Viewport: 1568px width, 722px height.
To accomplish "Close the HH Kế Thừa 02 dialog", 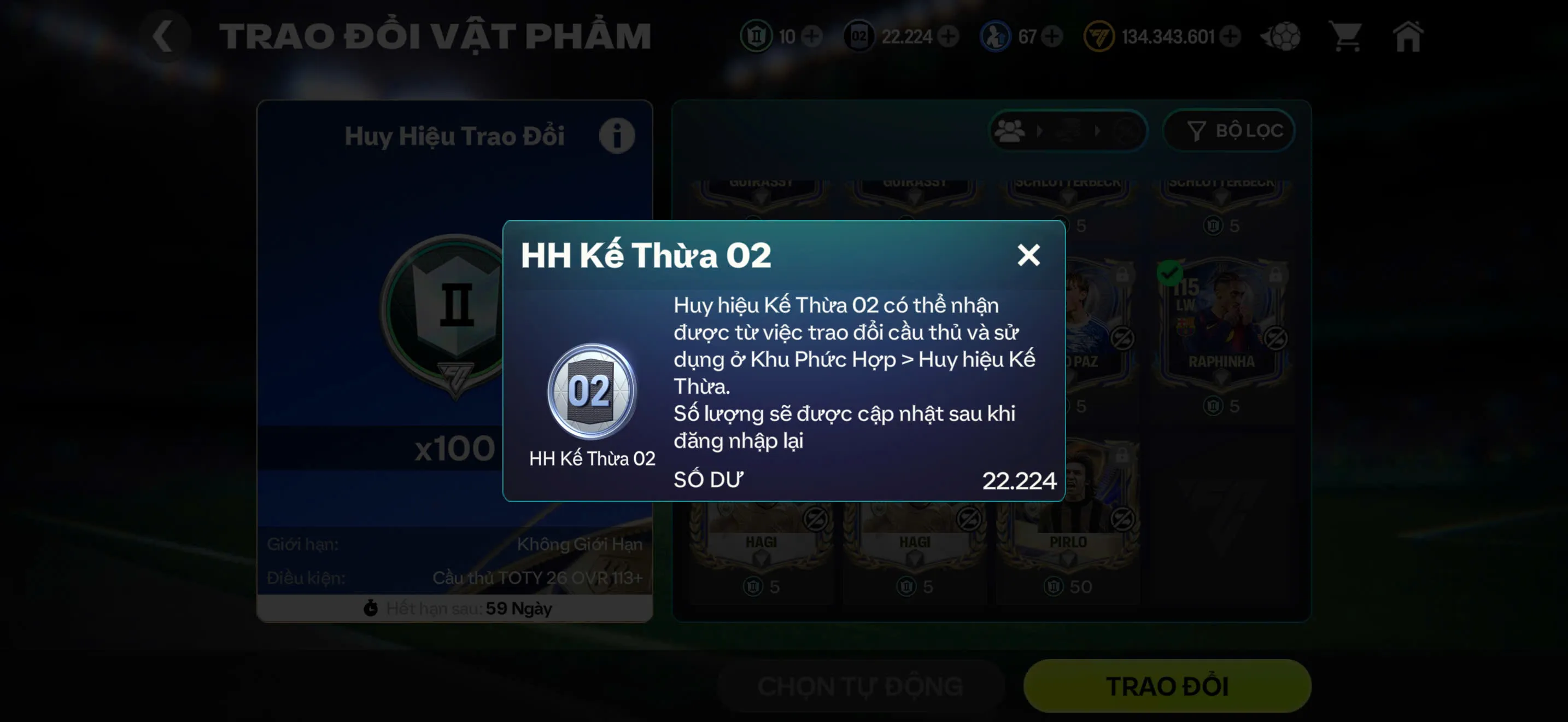I will point(1030,255).
